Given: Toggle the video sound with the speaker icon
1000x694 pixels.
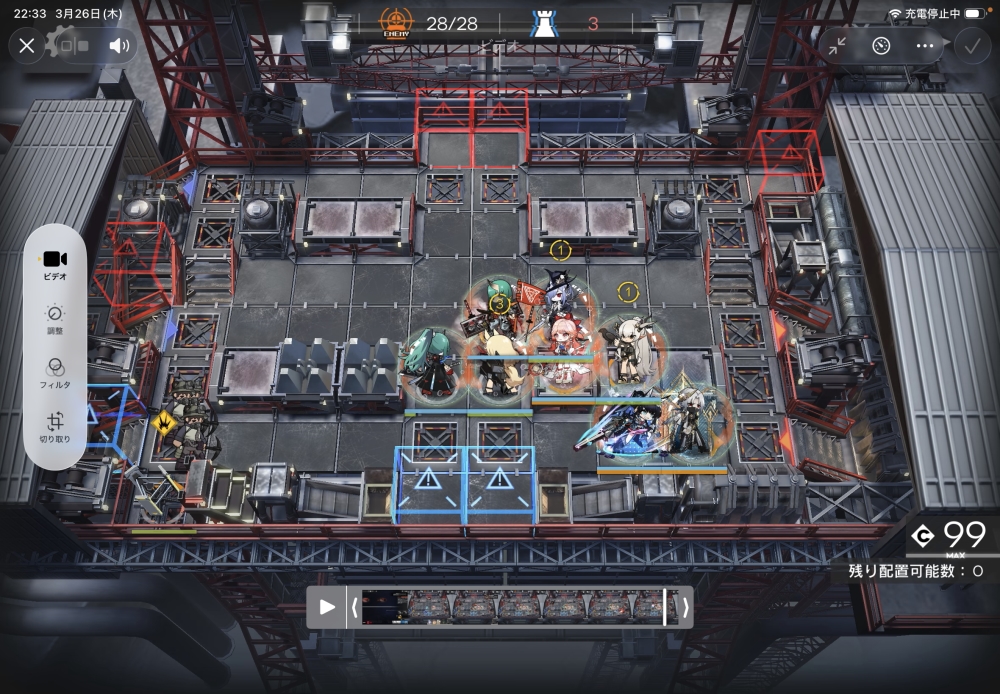Looking at the screenshot, I should click(120, 45).
